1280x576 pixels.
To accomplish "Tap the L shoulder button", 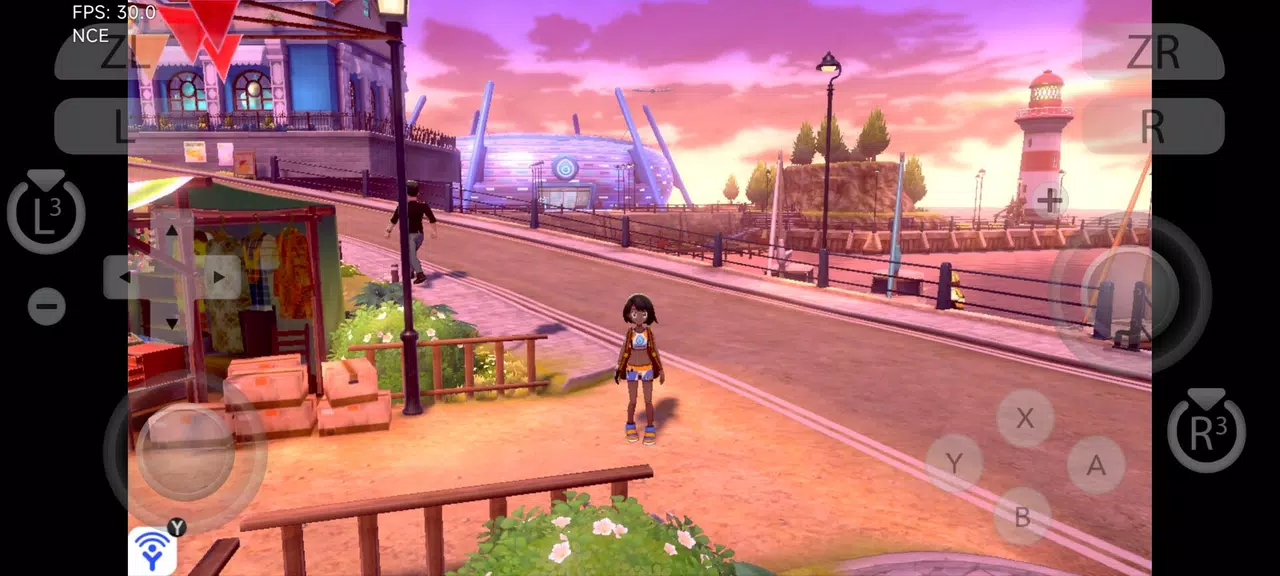I will (112, 127).
